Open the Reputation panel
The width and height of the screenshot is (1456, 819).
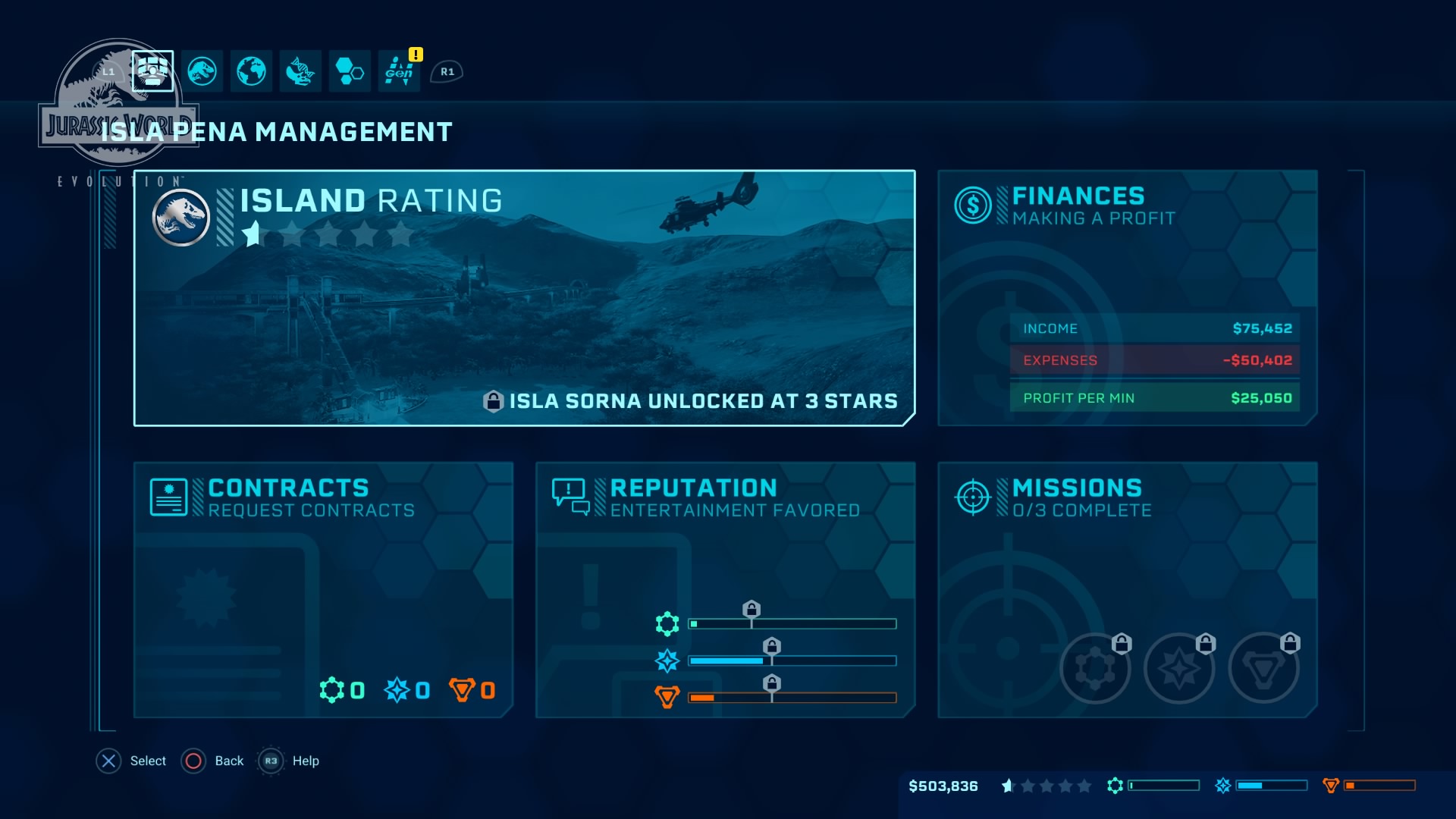pos(725,589)
